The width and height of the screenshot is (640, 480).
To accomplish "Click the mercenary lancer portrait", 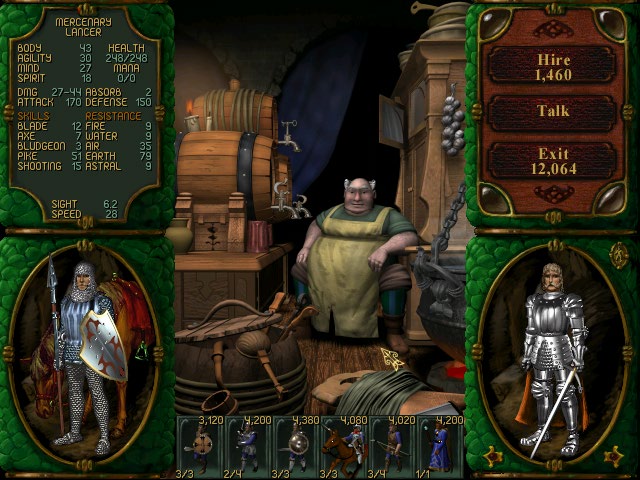I will point(85,350).
